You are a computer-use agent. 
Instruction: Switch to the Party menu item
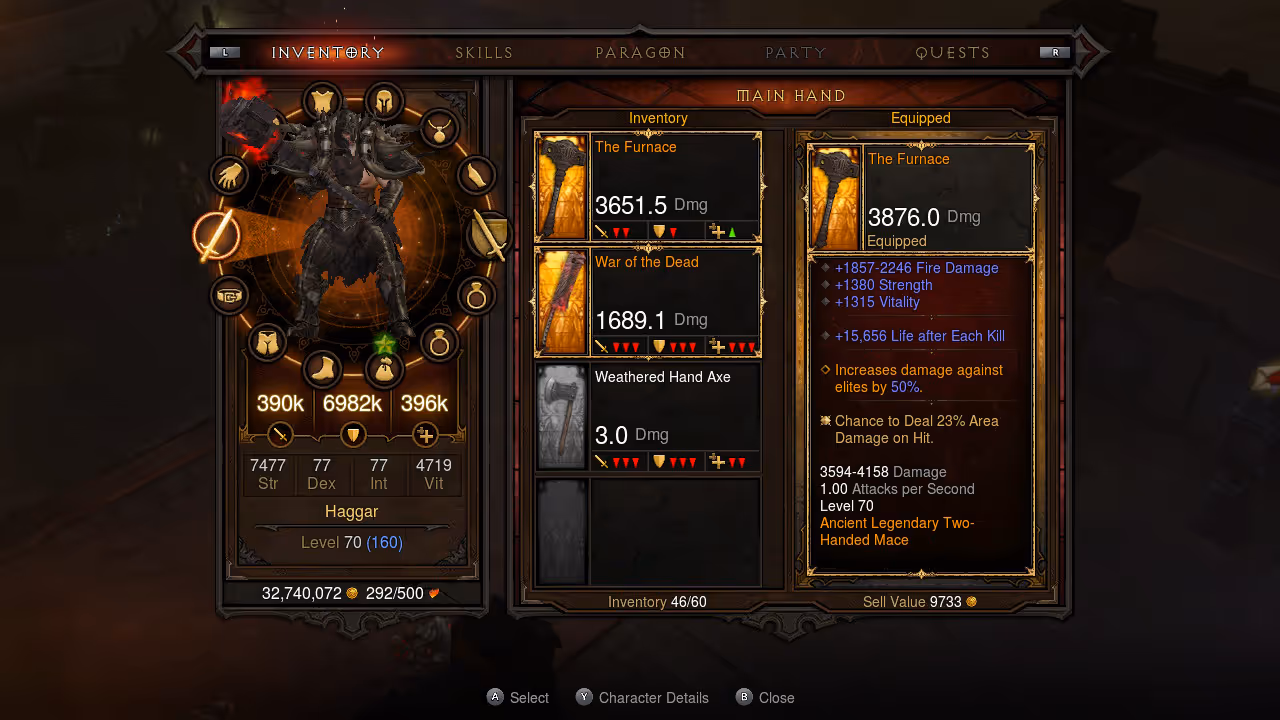pos(795,52)
